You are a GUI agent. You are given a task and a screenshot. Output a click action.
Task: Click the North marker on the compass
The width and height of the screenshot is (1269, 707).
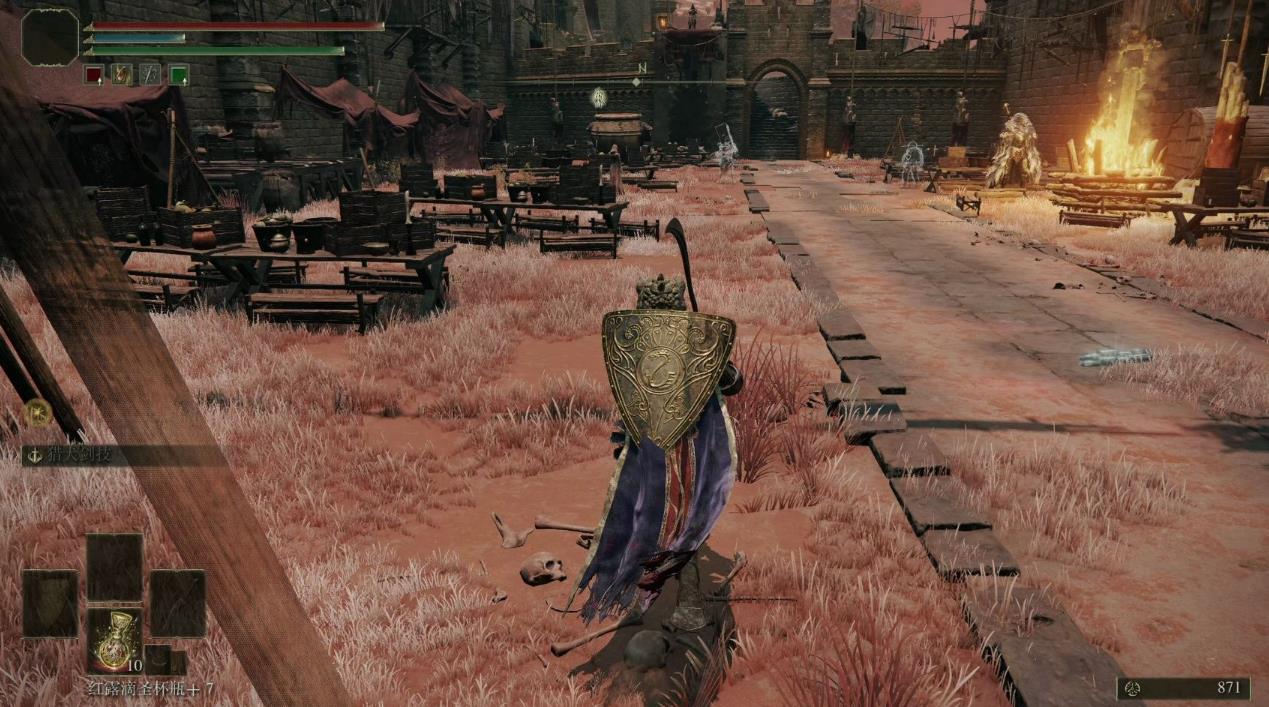coord(639,69)
